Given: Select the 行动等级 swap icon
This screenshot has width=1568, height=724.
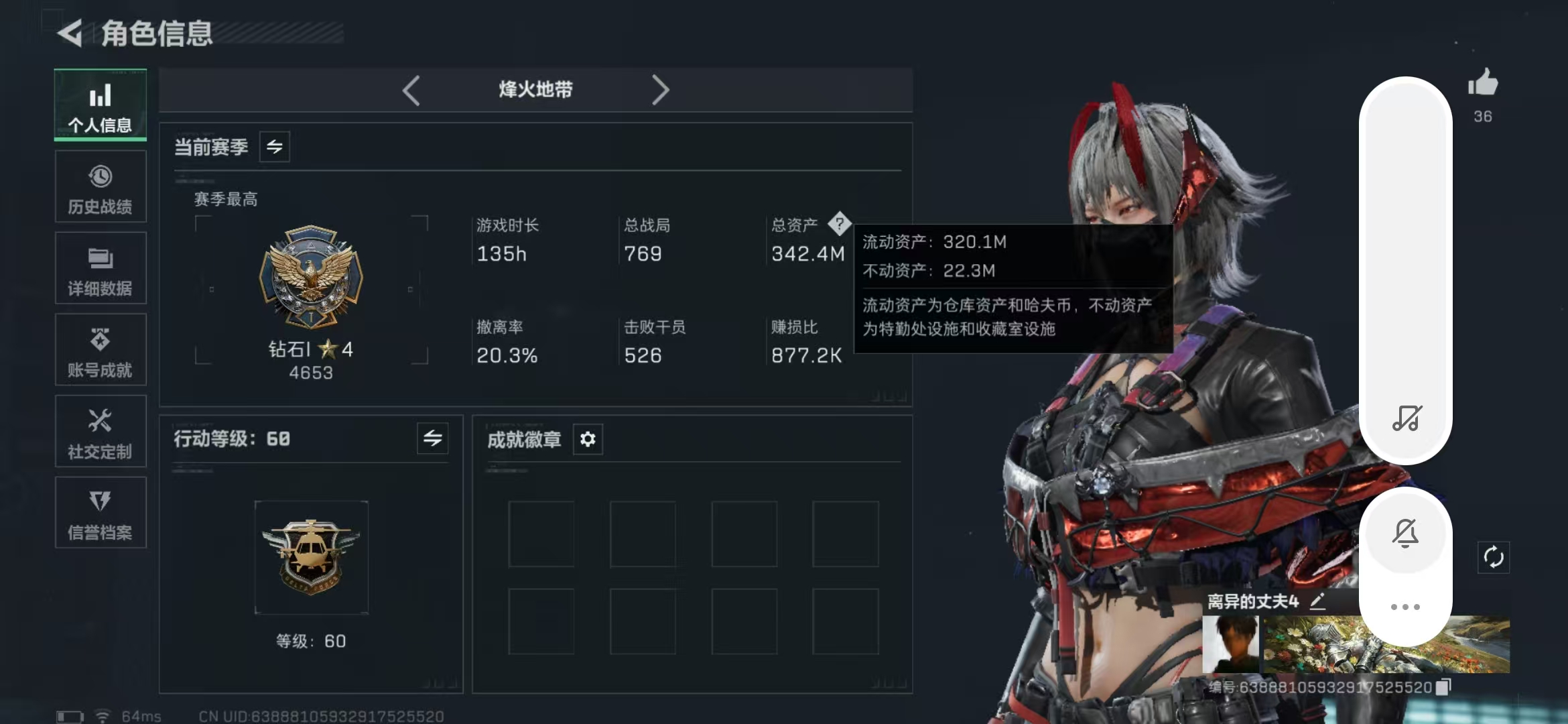Looking at the screenshot, I should pyautogui.click(x=432, y=439).
